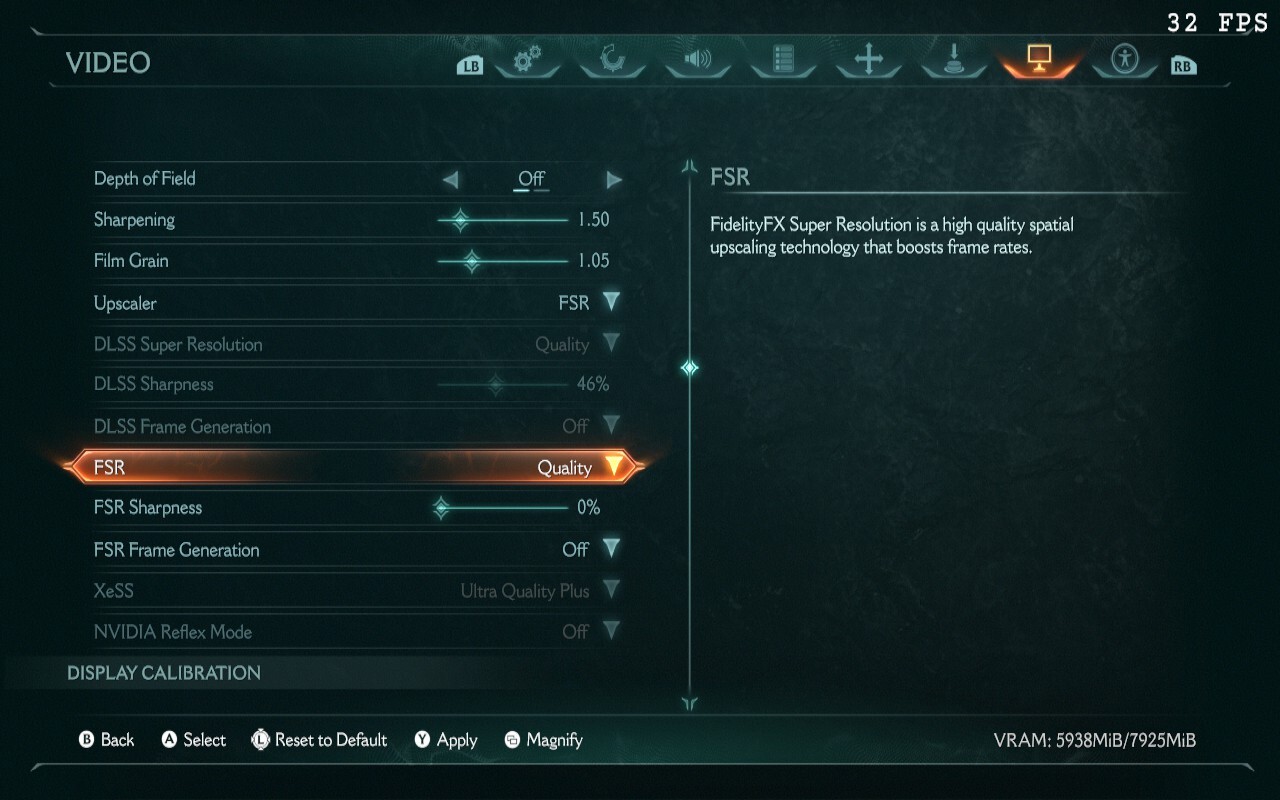Click the settings list scrollbar handle
1280x800 pixels.
(689, 368)
